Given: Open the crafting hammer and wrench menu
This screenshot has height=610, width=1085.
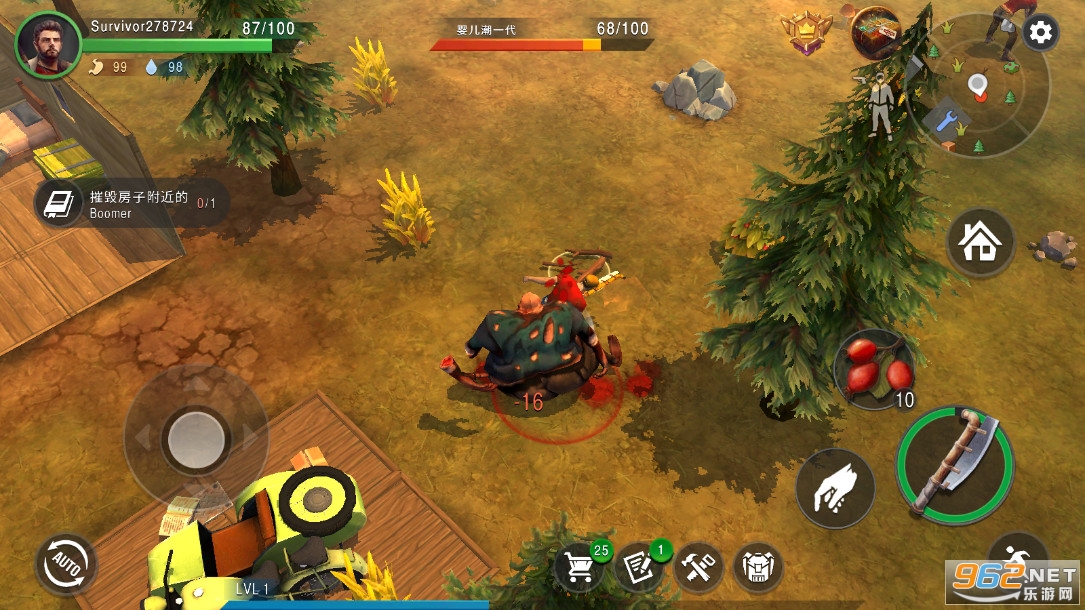Looking at the screenshot, I should tap(698, 568).
